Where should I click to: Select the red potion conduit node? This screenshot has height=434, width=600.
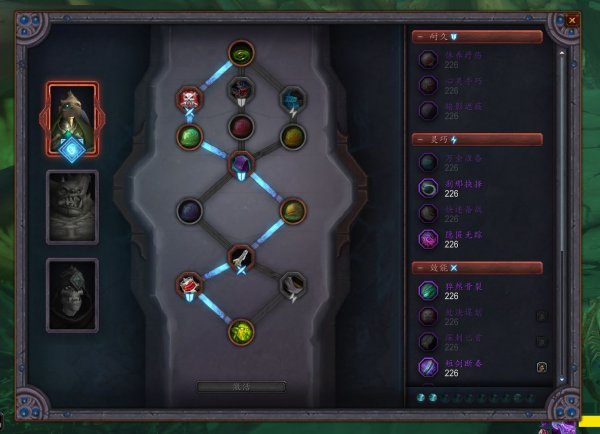pyautogui.click(x=189, y=286)
